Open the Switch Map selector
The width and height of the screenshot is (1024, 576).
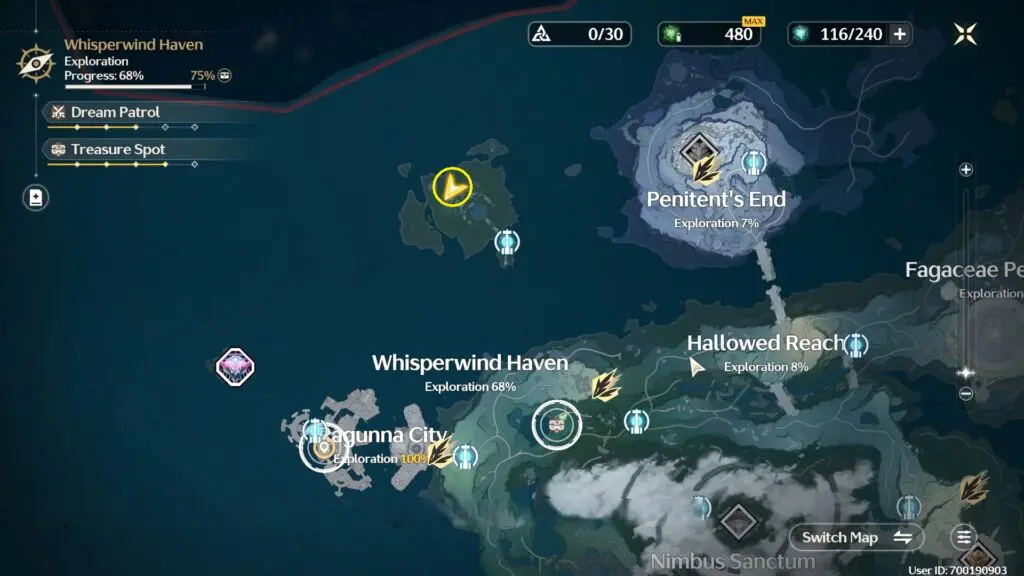click(857, 537)
